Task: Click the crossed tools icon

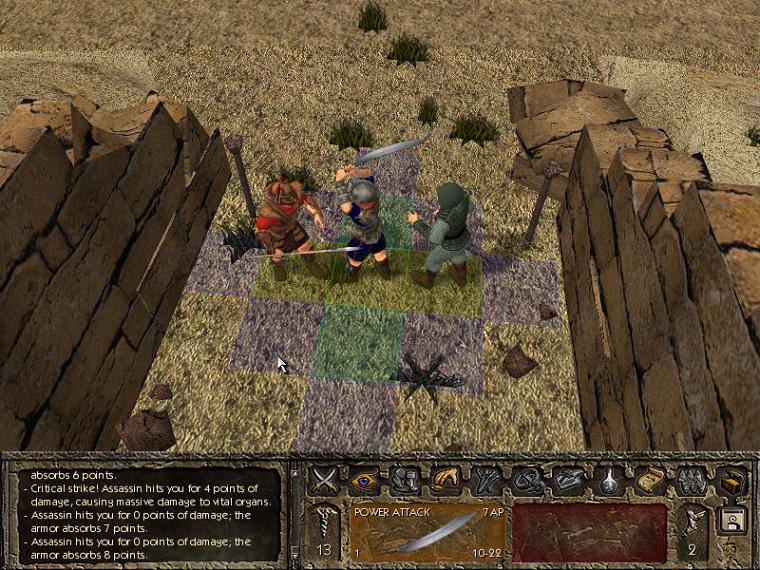Action: coord(486,480)
